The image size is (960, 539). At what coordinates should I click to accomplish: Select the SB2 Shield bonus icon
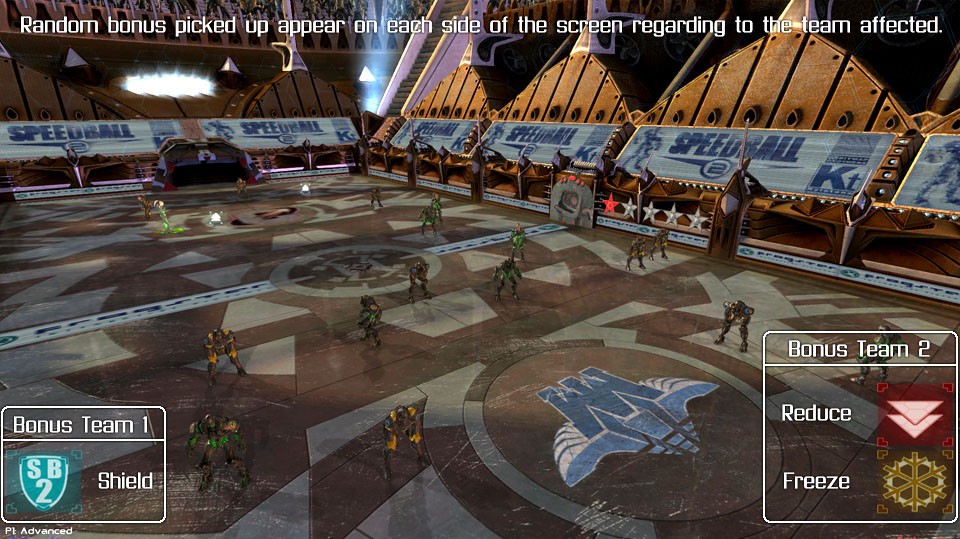44,481
